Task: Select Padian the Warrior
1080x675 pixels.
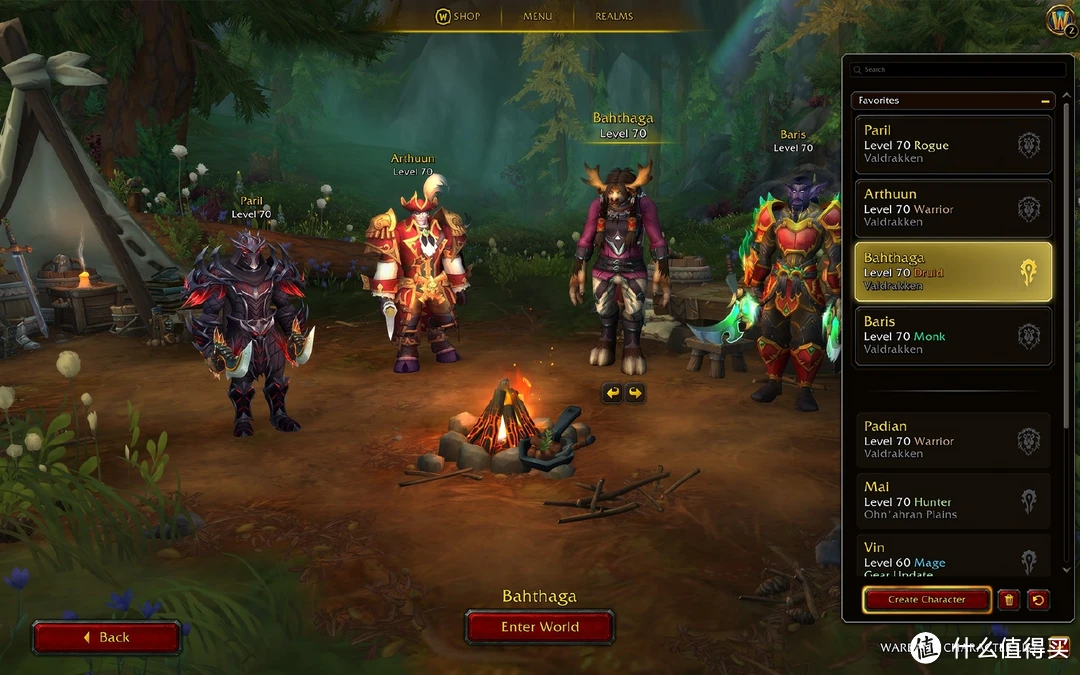Action: tap(953, 440)
